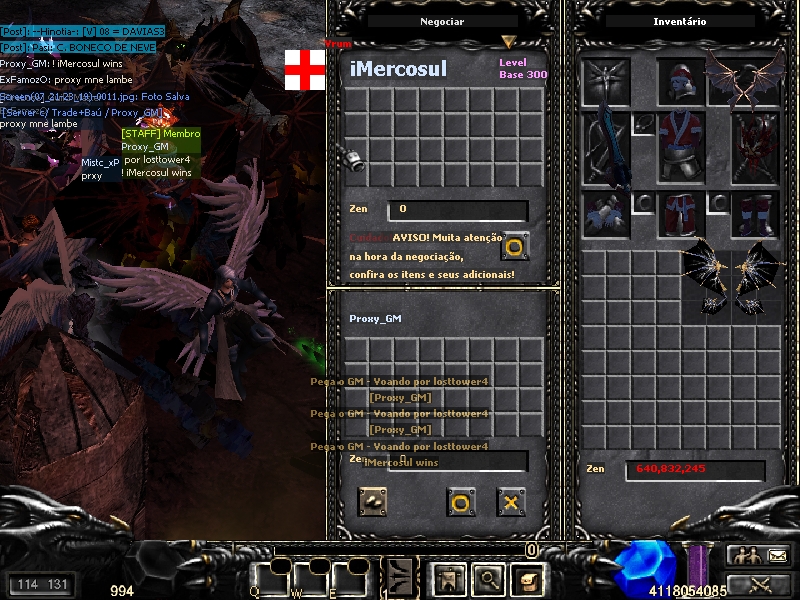Viewport: 800px width, 600px height.
Task: Select the red spiked shield slot
Action: [755, 146]
